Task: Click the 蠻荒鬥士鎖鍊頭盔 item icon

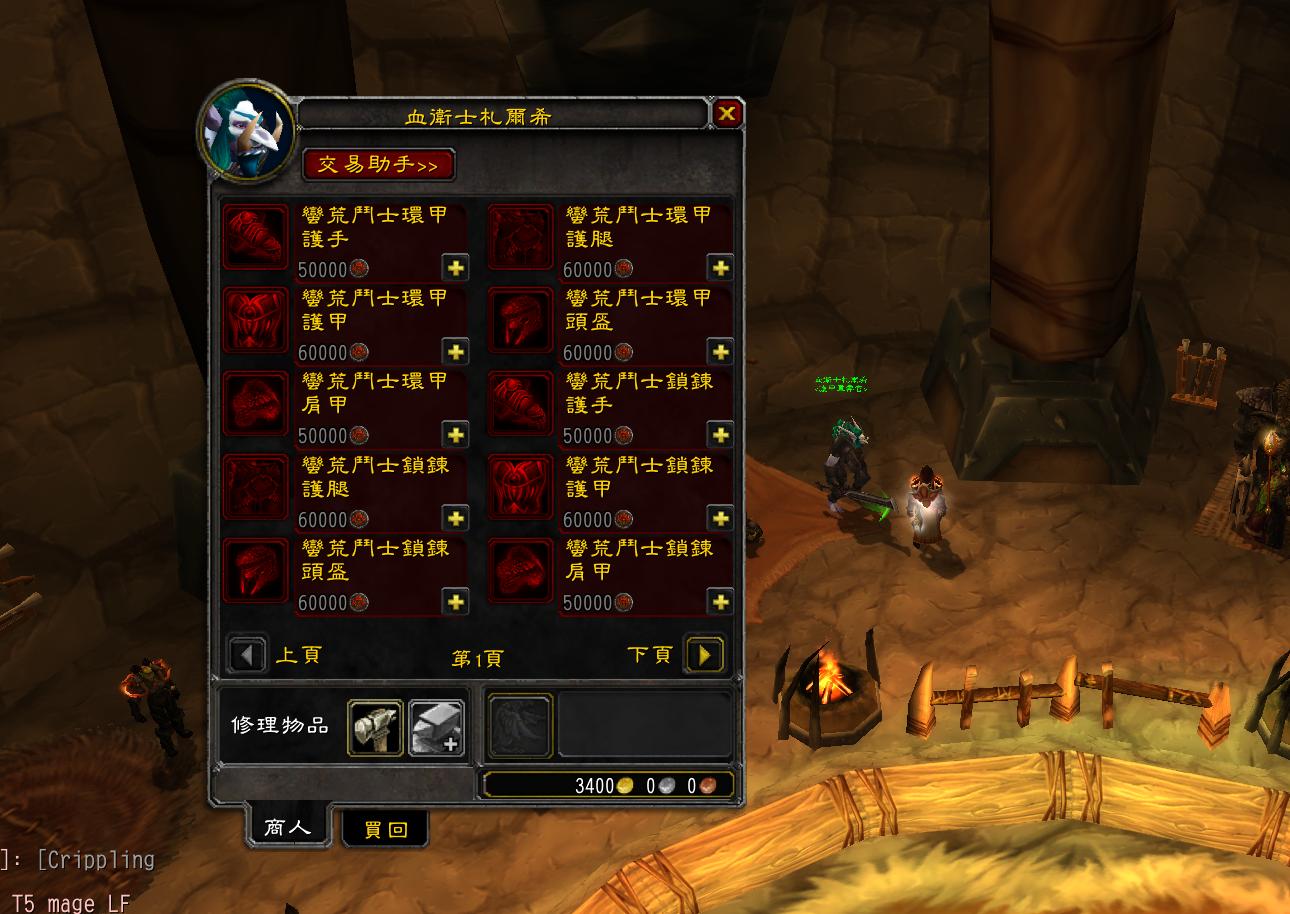Action: 255,572
